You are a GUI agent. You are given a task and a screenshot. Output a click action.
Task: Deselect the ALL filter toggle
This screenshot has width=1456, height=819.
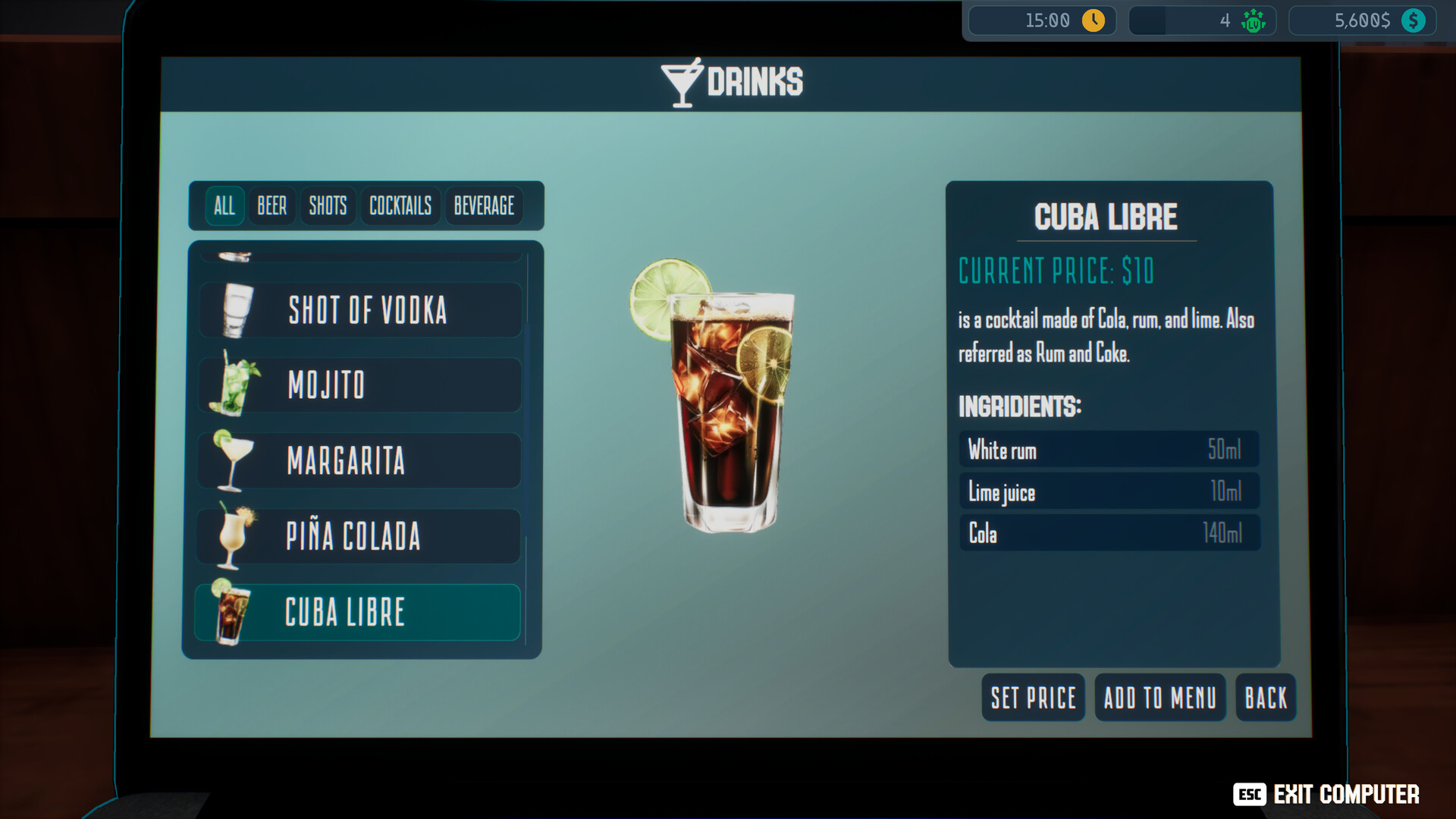point(223,206)
